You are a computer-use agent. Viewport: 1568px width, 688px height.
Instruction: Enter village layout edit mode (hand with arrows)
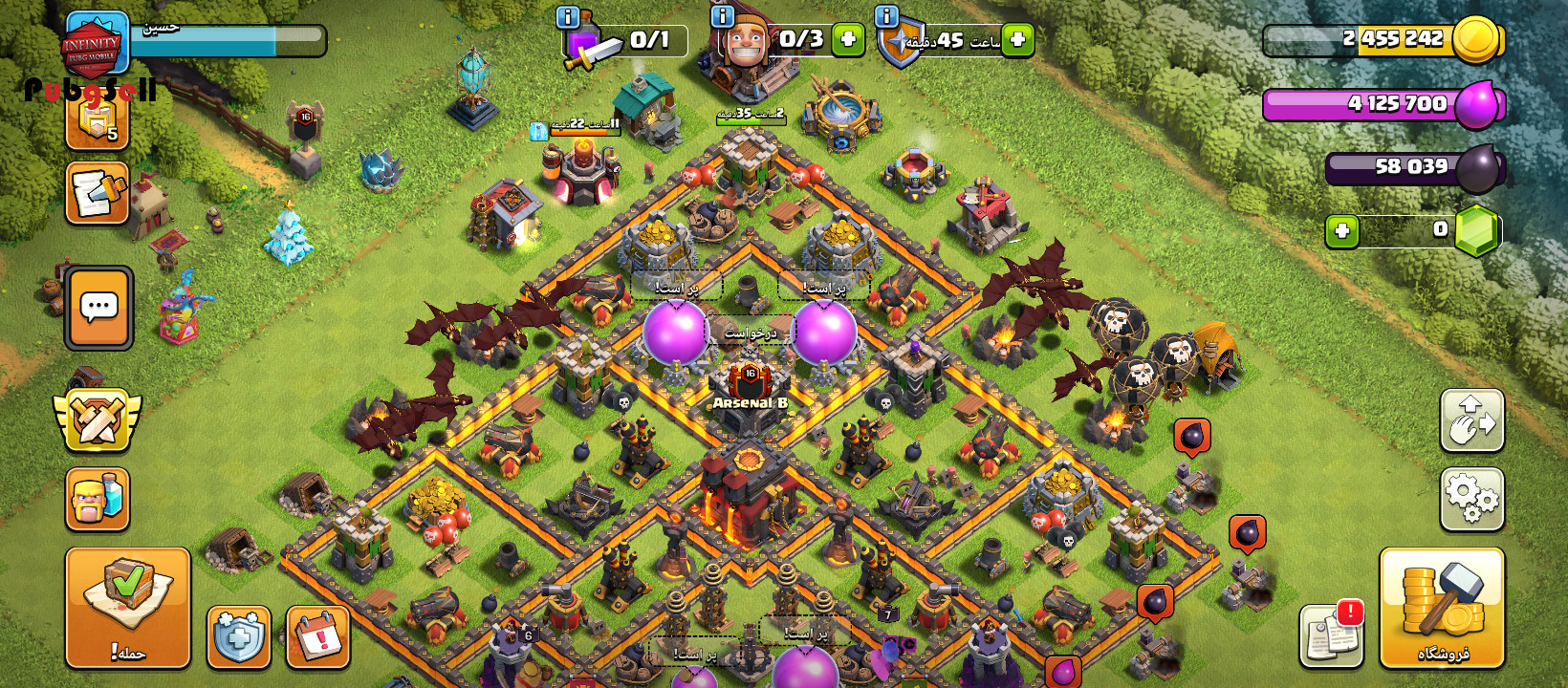pos(1471,420)
